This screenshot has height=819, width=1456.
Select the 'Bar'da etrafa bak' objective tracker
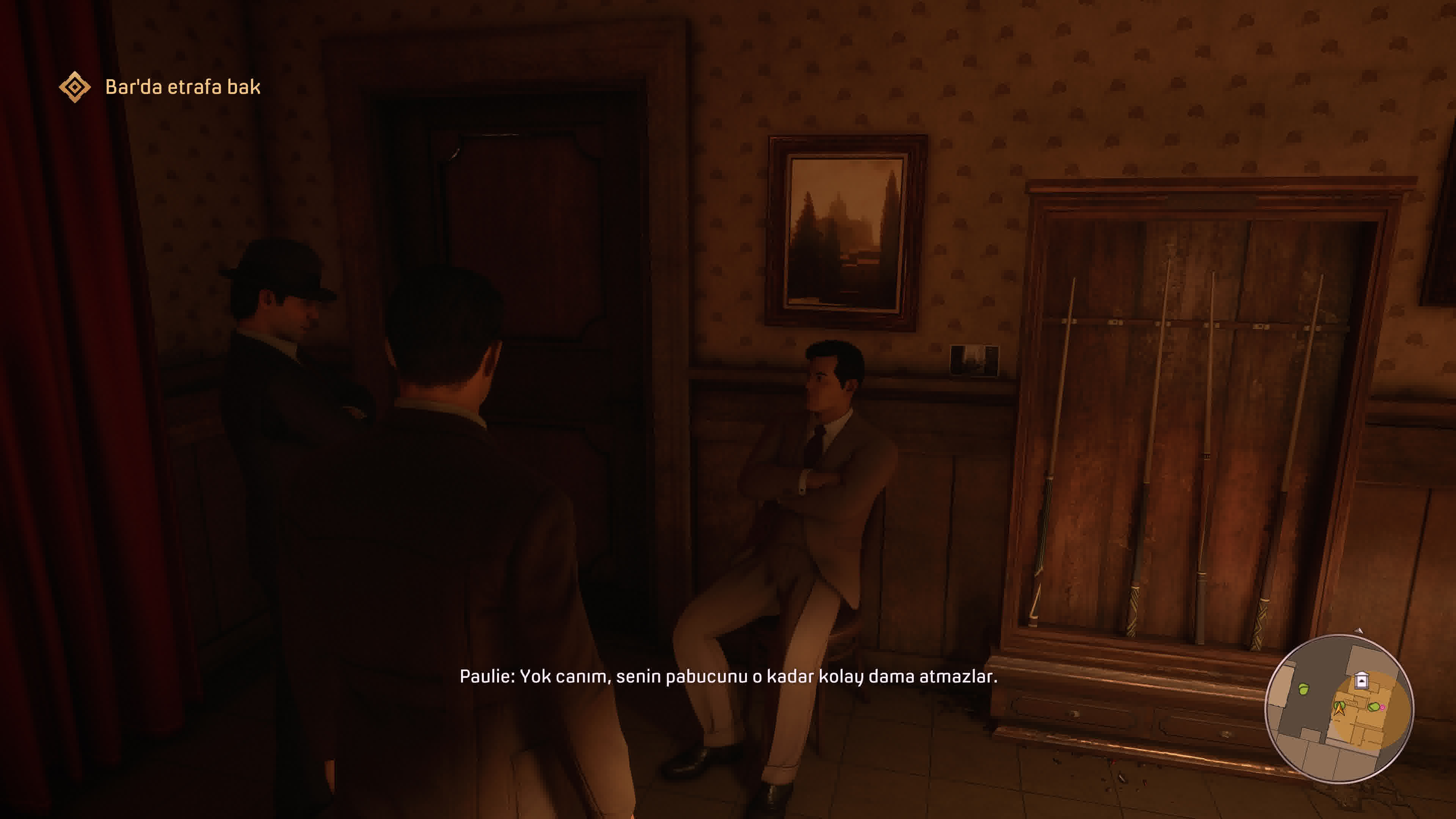[x=182, y=87]
